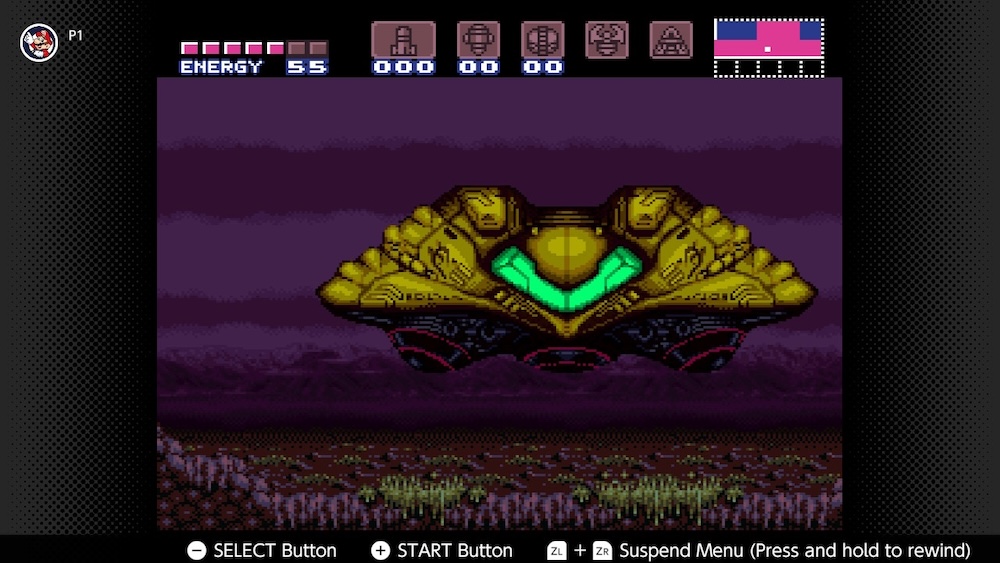Select the missile weapon icon
This screenshot has height=563, width=1000.
tap(403, 40)
